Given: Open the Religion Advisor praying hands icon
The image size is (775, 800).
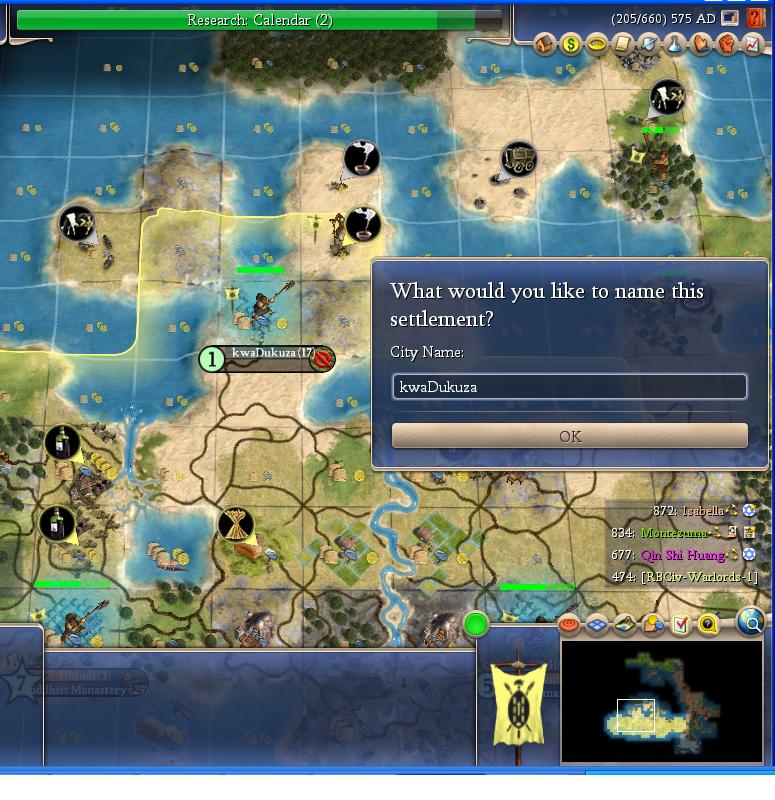Looking at the screenshot, I should click(700, 44).
